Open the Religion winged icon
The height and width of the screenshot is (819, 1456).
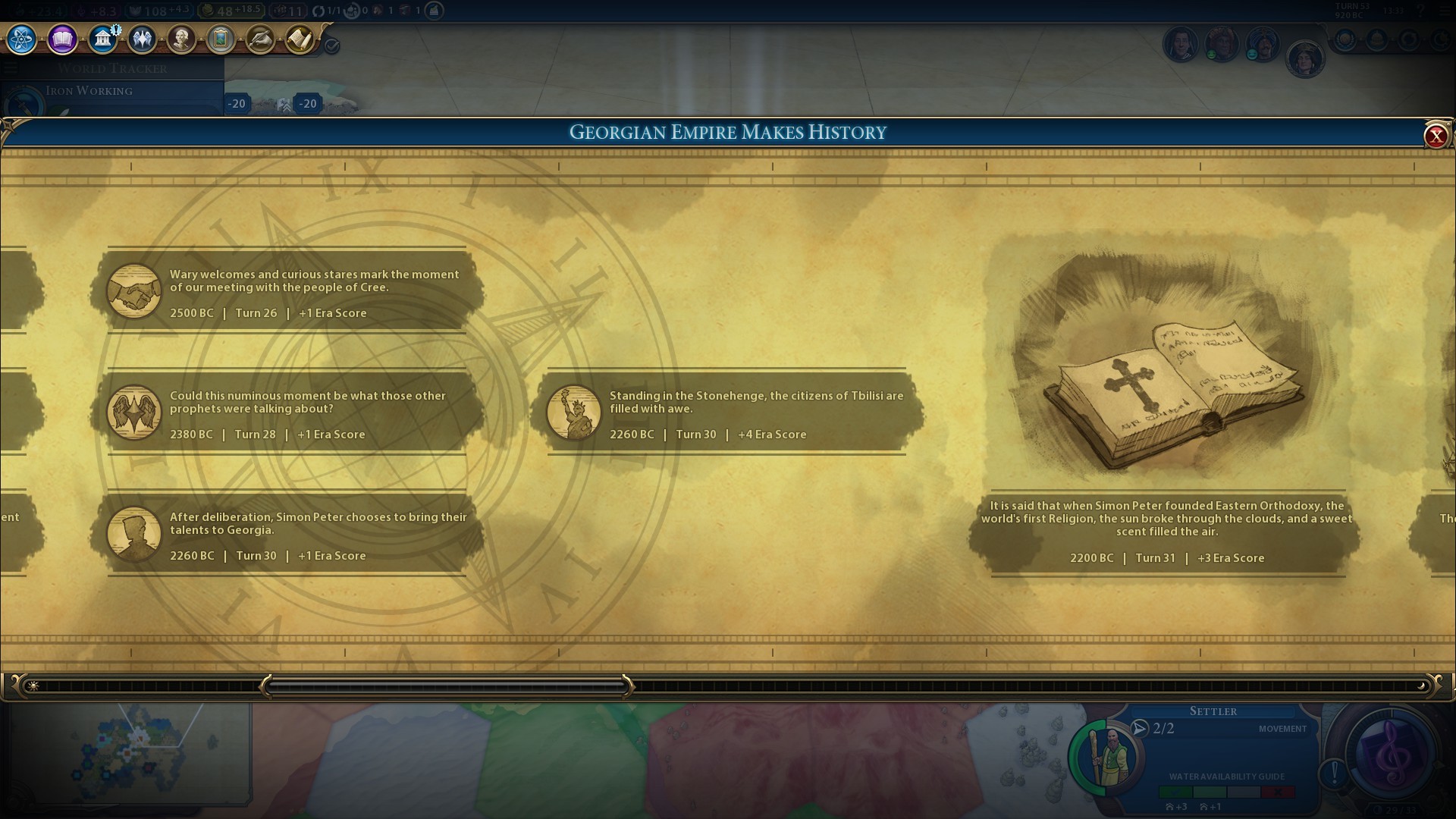tap(142, 39)
